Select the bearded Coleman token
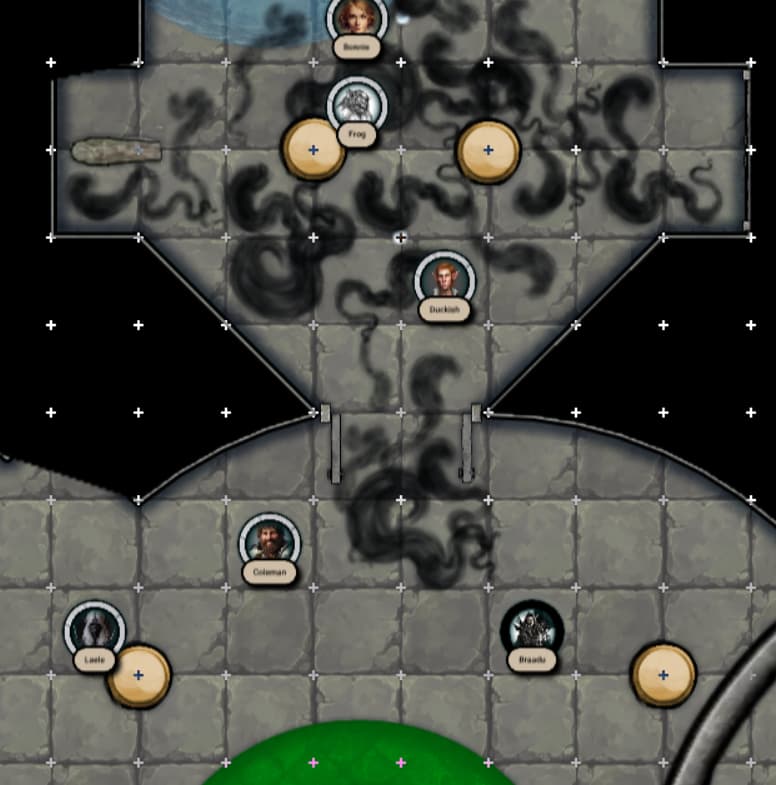Viewport: 776px width, 785px height. [269, 543]
